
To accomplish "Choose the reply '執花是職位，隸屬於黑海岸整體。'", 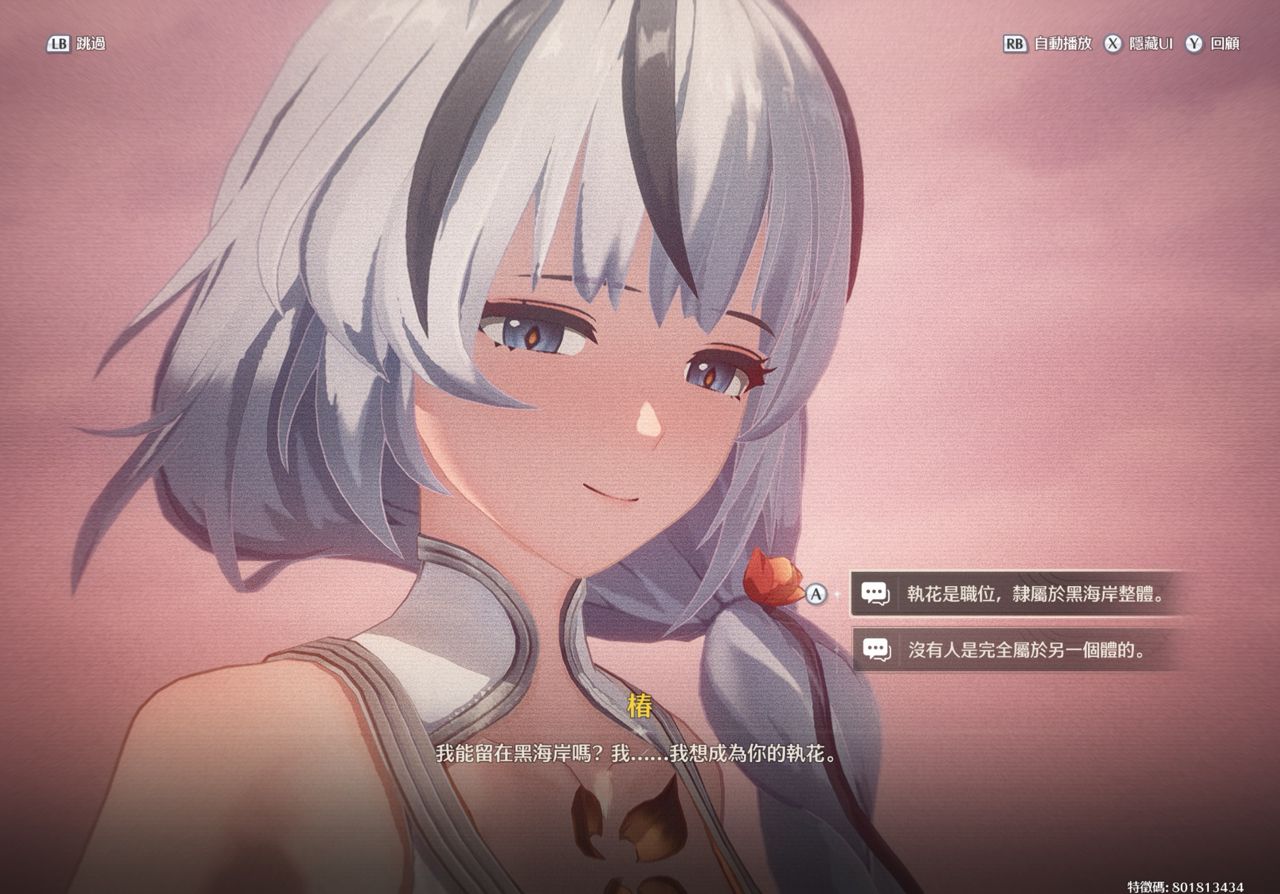I will tap(1012, 594).
